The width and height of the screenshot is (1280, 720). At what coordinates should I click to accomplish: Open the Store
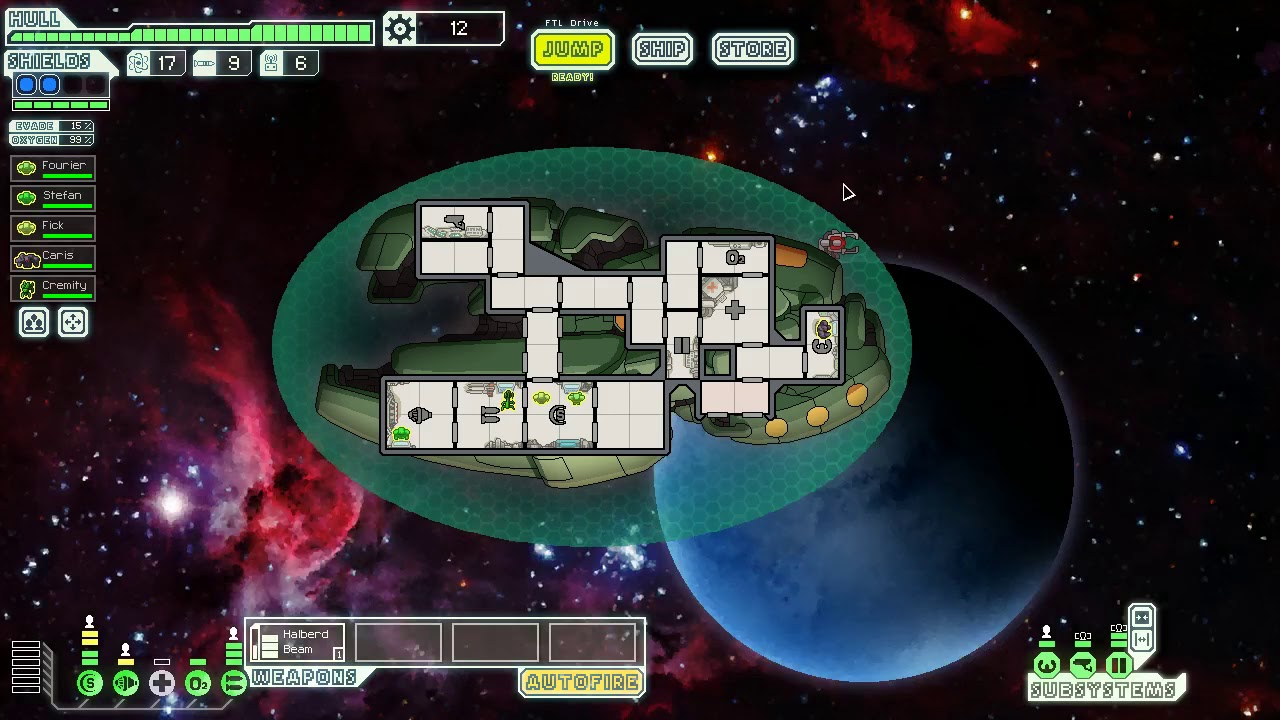click(x=753, y=49)
